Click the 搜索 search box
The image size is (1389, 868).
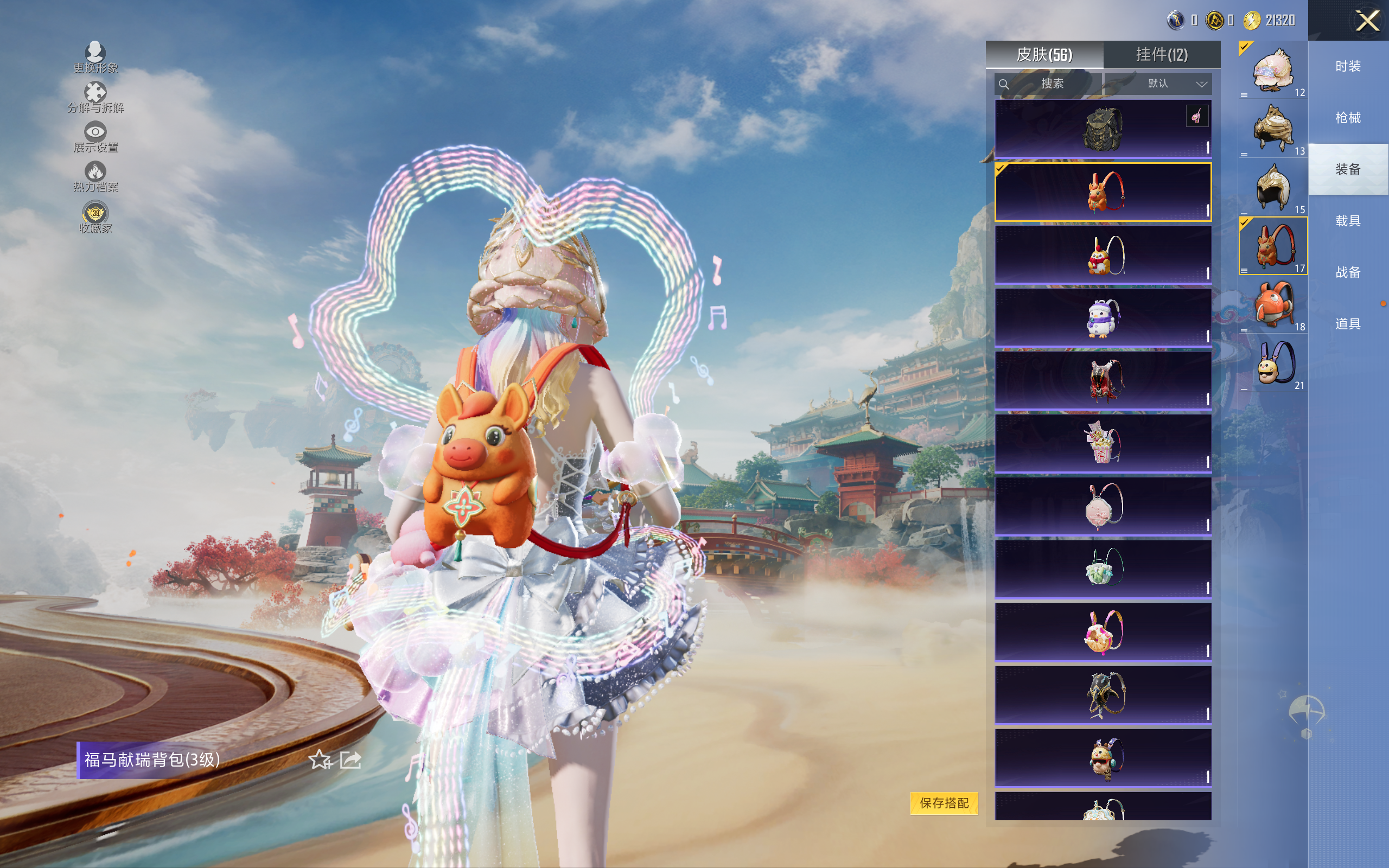(x=1048, y=84)
